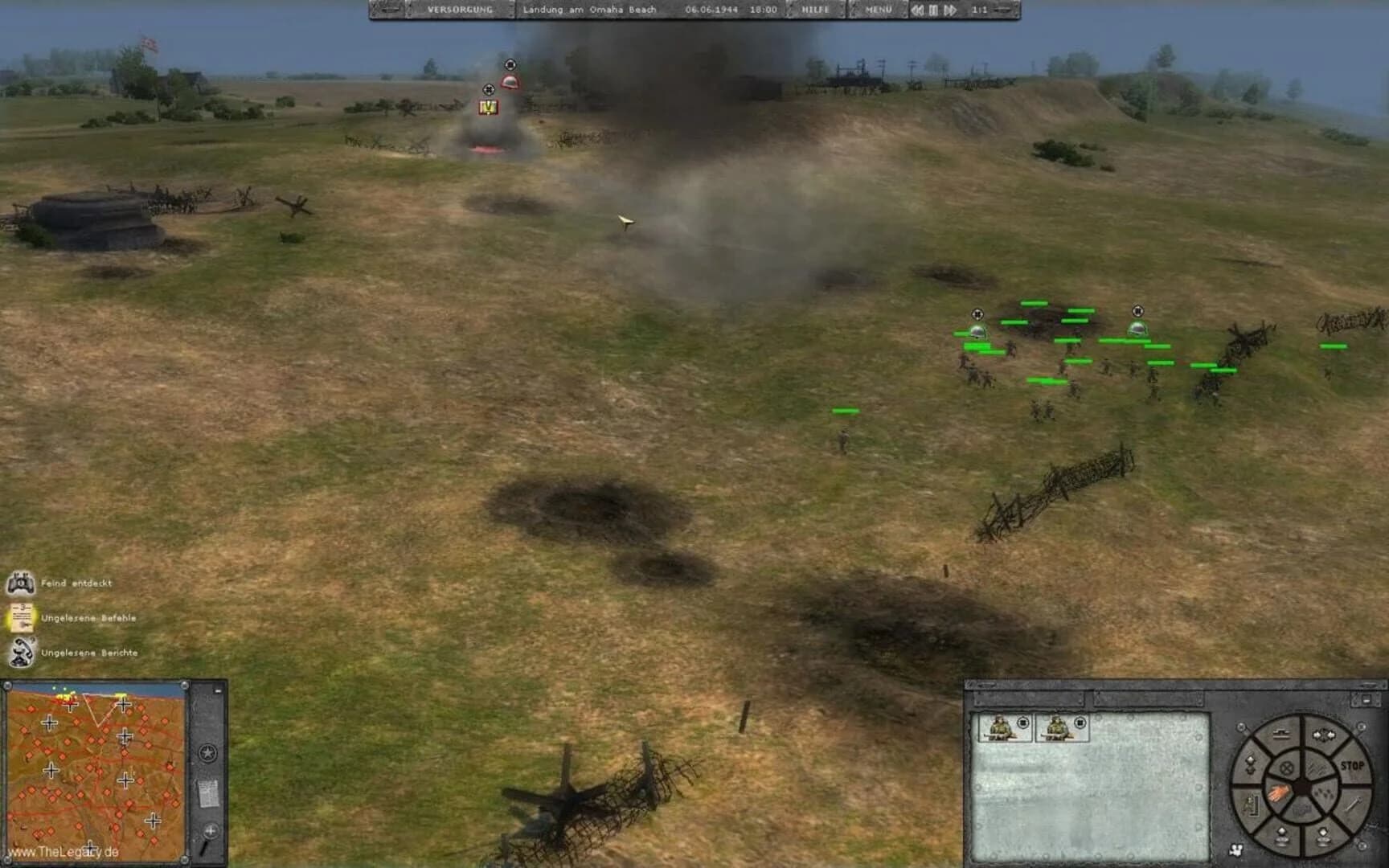
Task: Toggle pause in the top playback controls
Action: 934,10
